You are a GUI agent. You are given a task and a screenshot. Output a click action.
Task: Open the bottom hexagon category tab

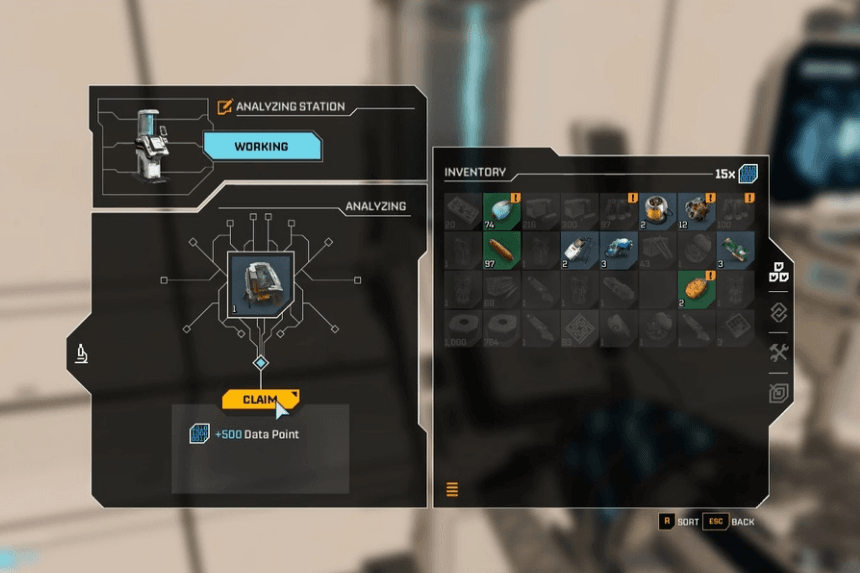point(778,393)
